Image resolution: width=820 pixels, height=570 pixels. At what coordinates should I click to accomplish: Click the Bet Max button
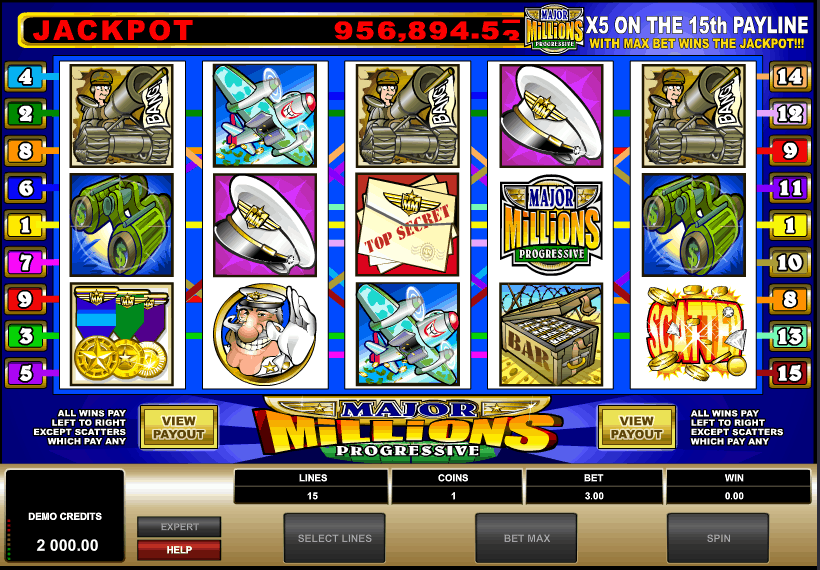point(526,538)
